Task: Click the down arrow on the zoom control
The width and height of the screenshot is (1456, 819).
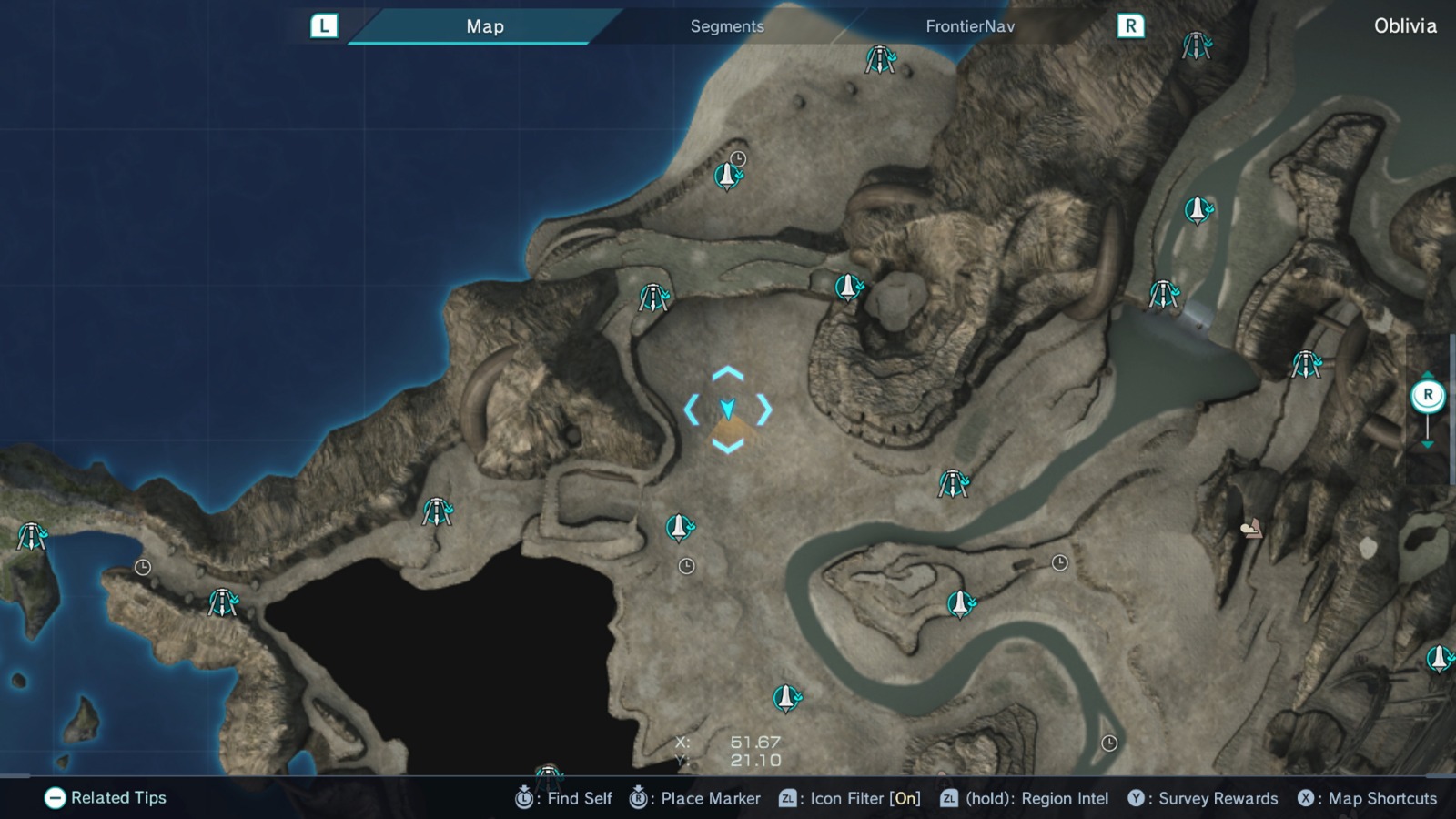Action: 1429,446
